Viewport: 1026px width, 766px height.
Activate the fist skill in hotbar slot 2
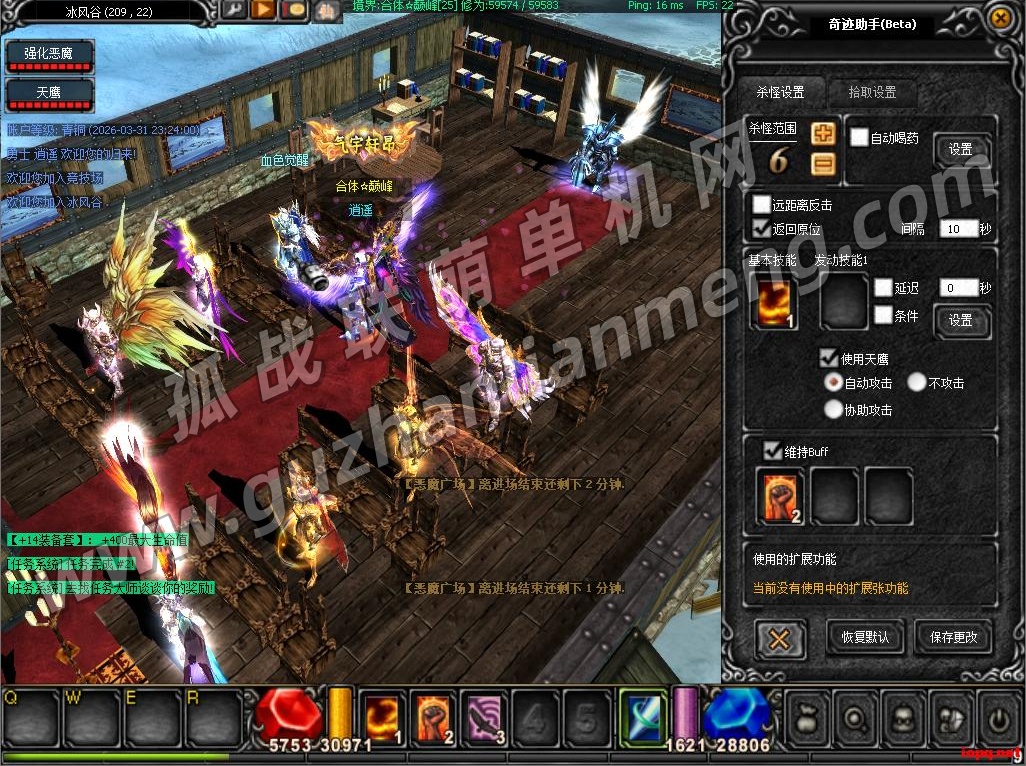click(x=435, y=717)
